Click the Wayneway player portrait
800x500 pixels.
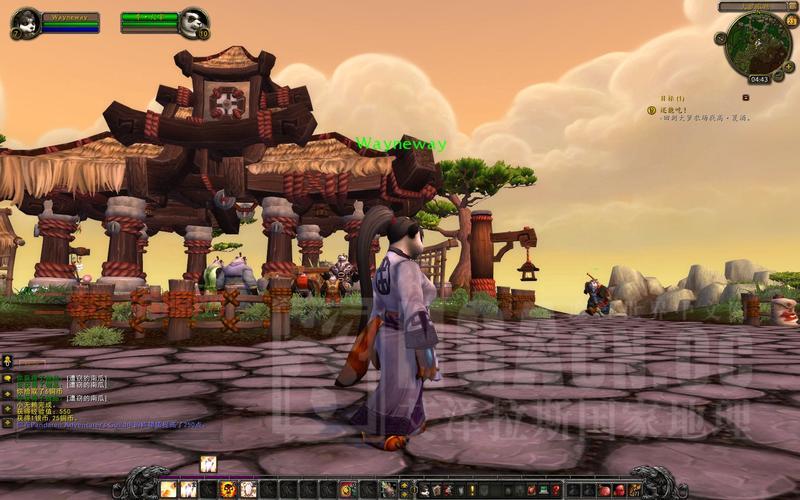pos(25,21)
